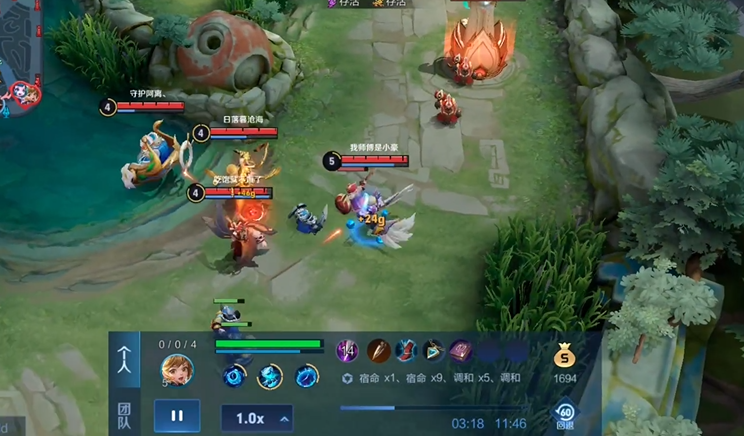Select the hero portrait in the panel
The width and height of the screenshot is (744, 436).
pos(177,369)
